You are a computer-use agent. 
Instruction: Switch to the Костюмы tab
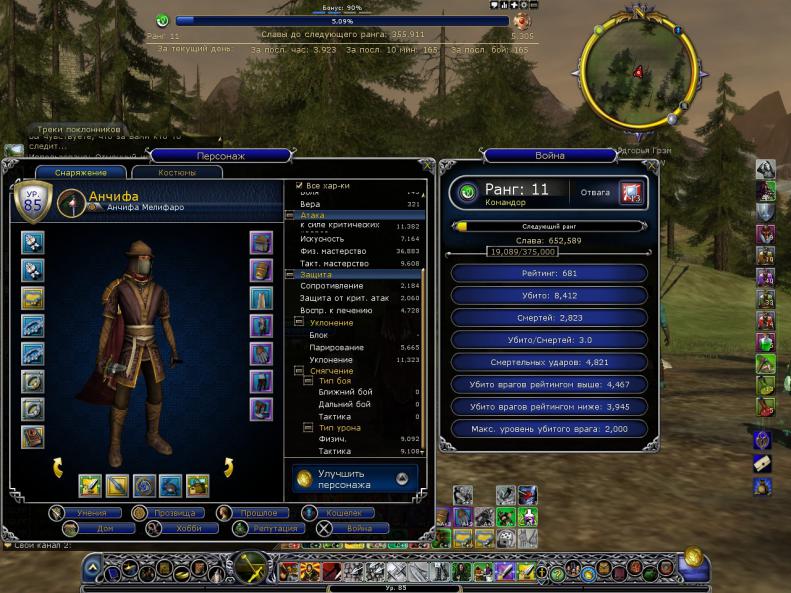click(x=177, y=173)
